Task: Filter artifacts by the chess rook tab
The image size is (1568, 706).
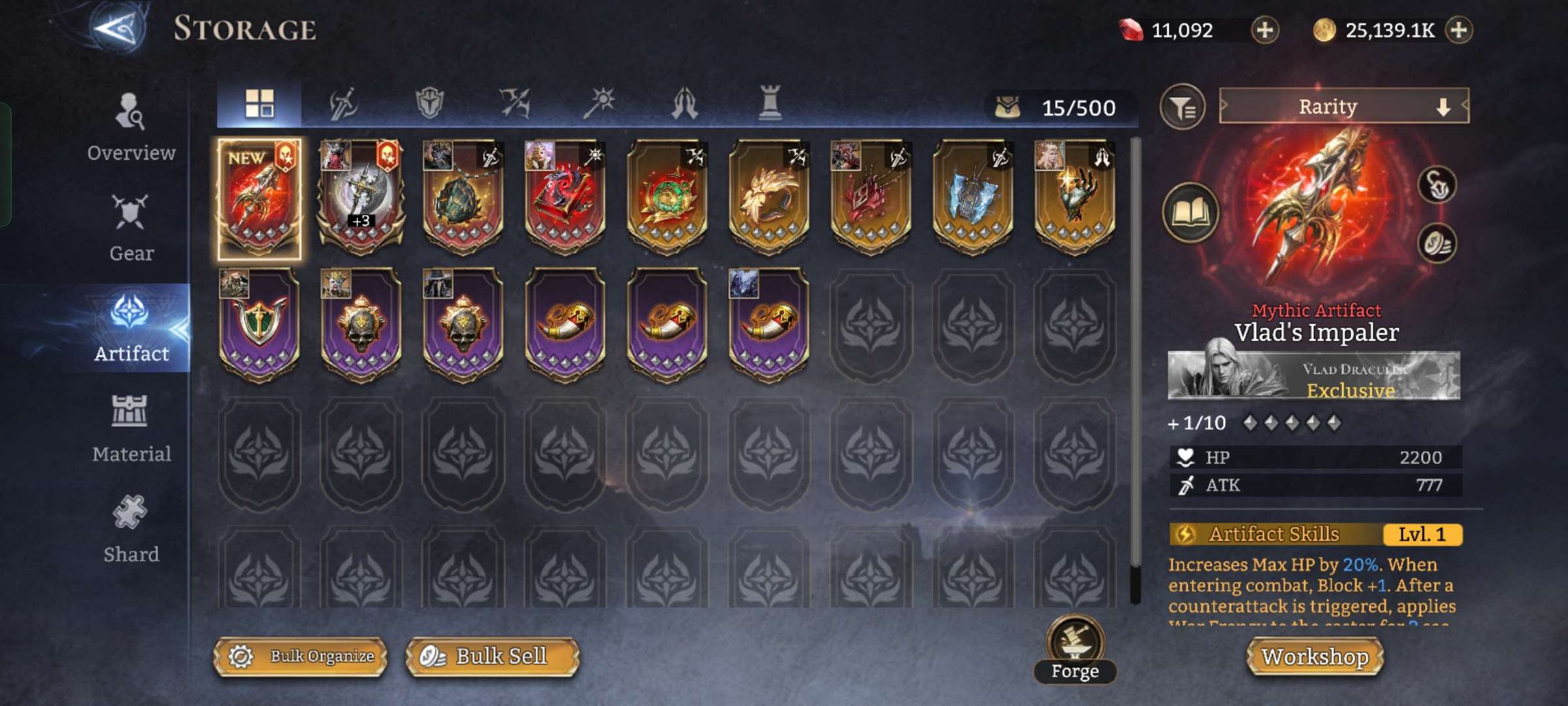Action: click(x=770, y=104)
